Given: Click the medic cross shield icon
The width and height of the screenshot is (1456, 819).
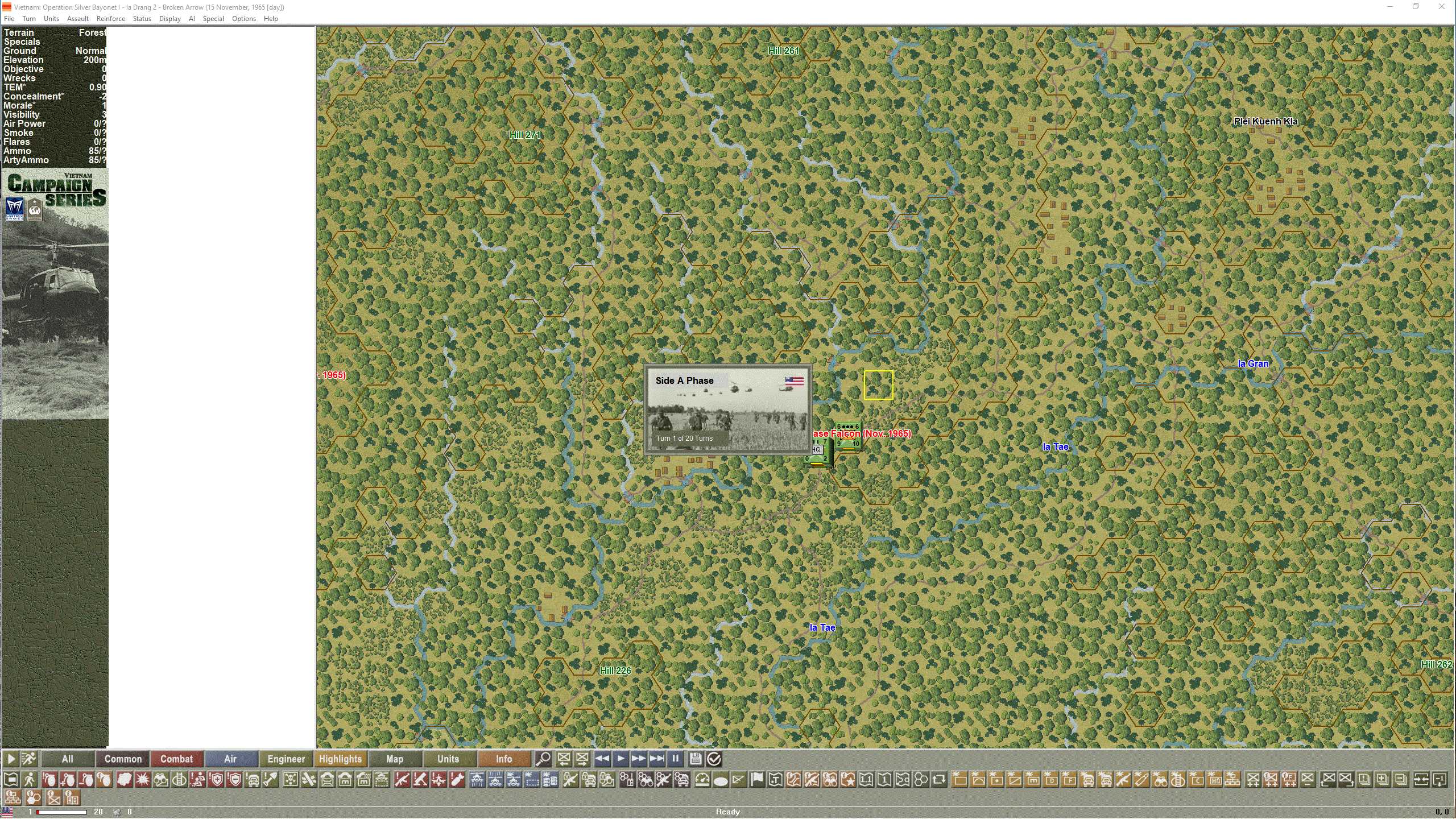Looking at the screenshot, I should tap(215, 780).
